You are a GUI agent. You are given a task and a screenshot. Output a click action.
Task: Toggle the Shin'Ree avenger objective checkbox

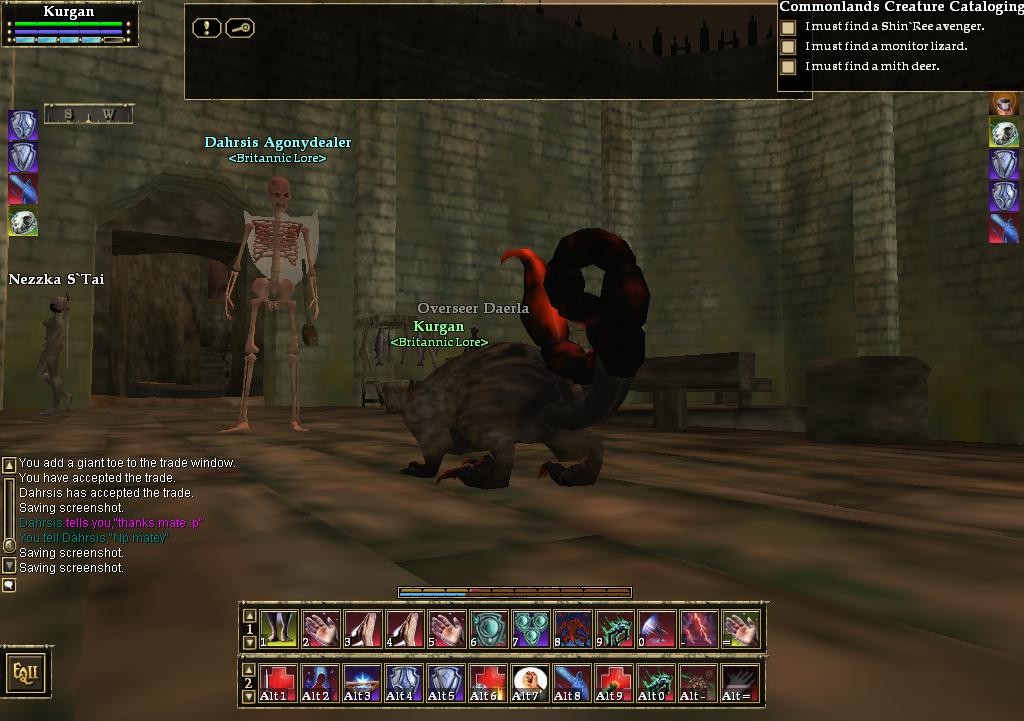click(x=789, y=27)
